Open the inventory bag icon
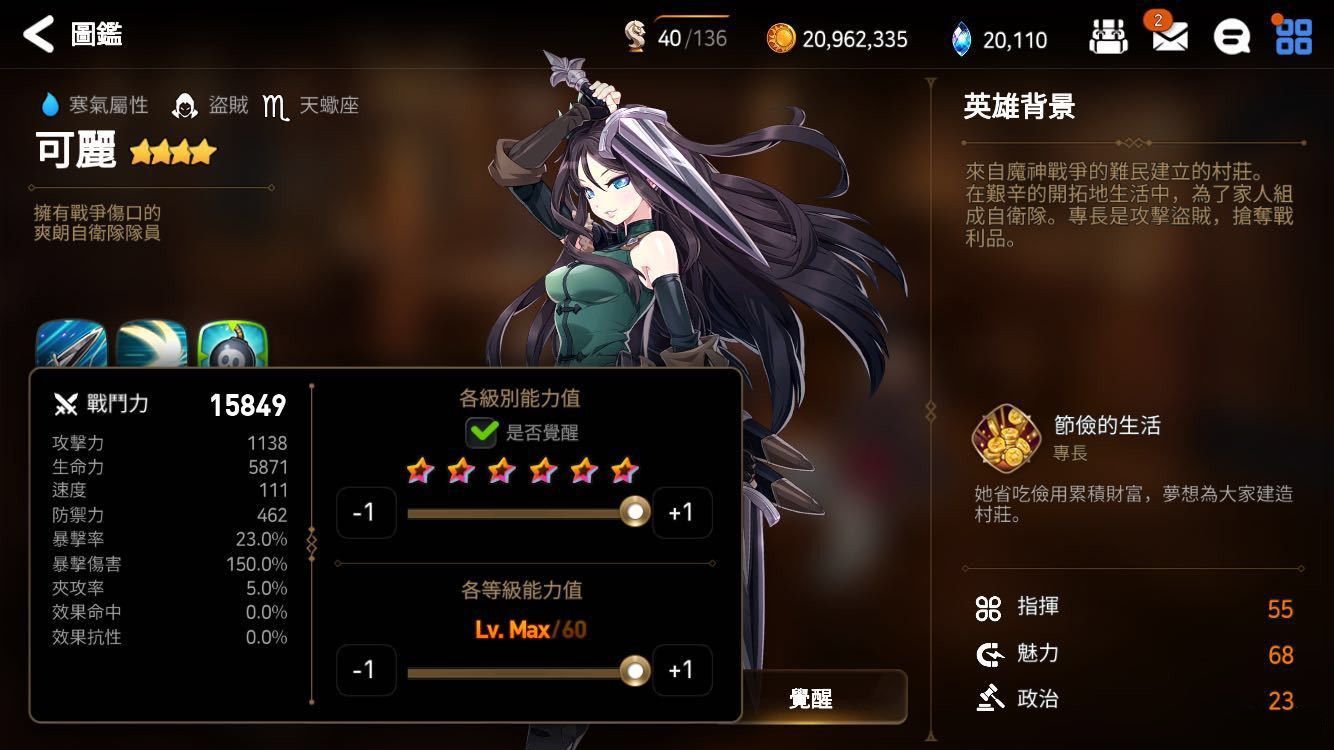Screen dimensions: 1334x750 [x=1108, y=37]
